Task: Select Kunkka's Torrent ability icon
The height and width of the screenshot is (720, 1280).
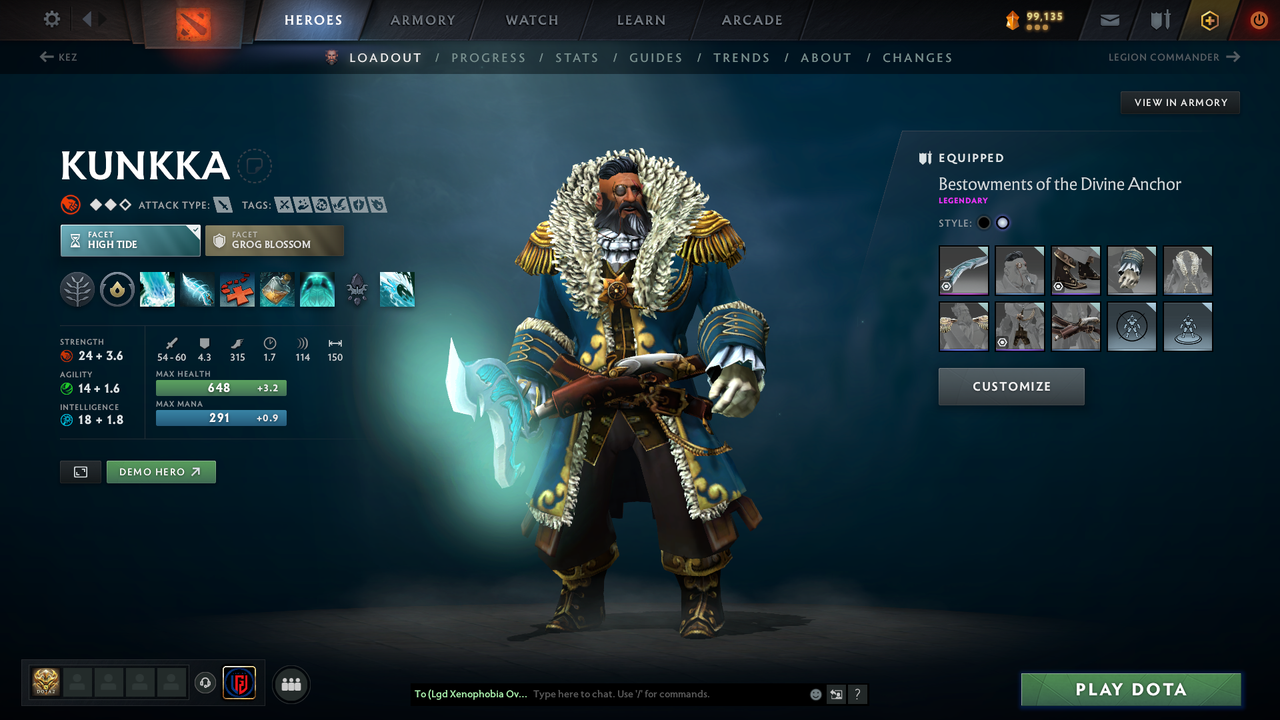Action: (157, 289)
